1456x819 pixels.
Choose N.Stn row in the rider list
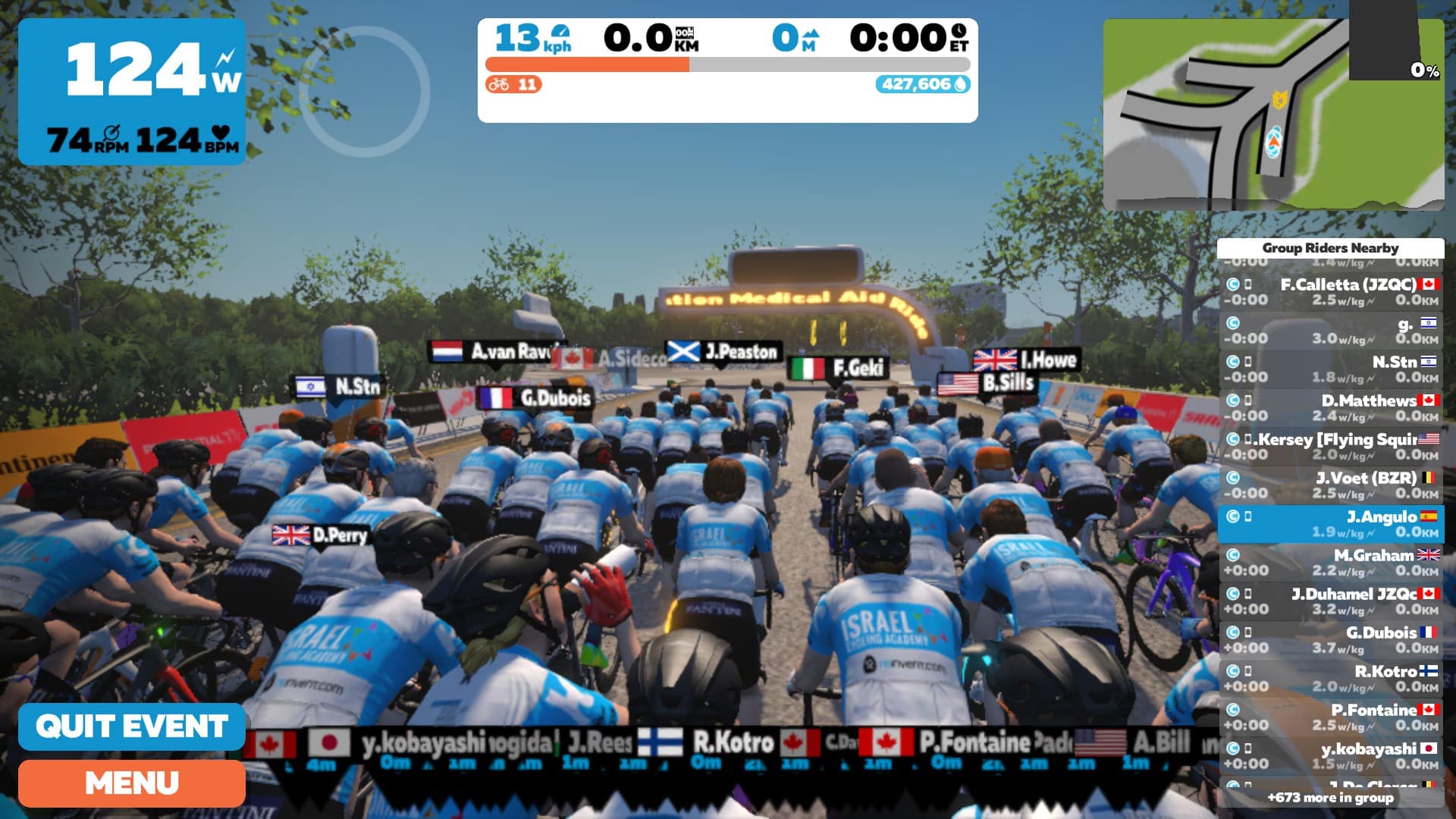coord(1331,369)
